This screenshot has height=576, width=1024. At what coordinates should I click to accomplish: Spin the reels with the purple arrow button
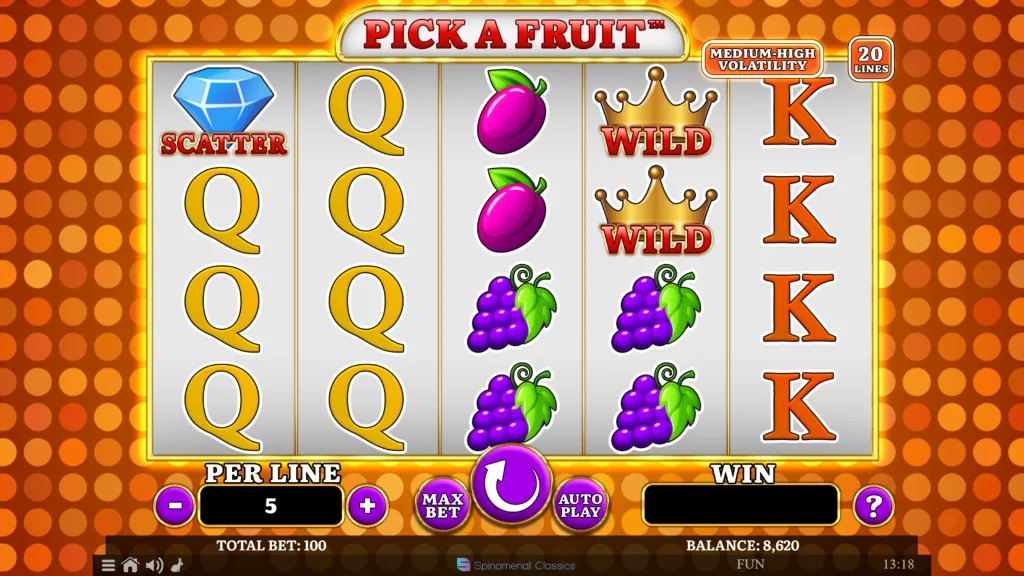tap(511, 484)
